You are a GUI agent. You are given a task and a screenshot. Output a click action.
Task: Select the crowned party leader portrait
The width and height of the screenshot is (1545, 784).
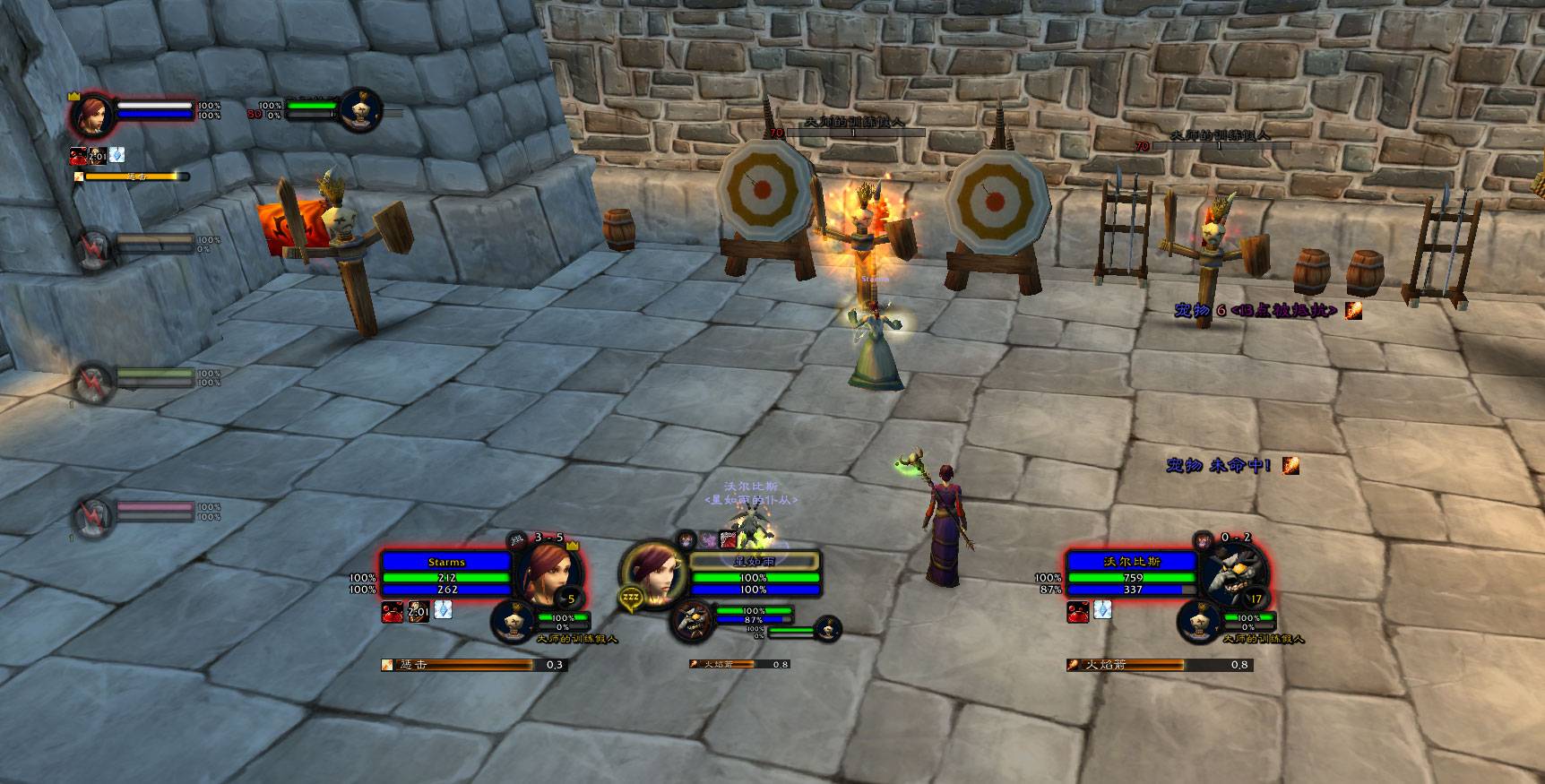click(91, 115)
